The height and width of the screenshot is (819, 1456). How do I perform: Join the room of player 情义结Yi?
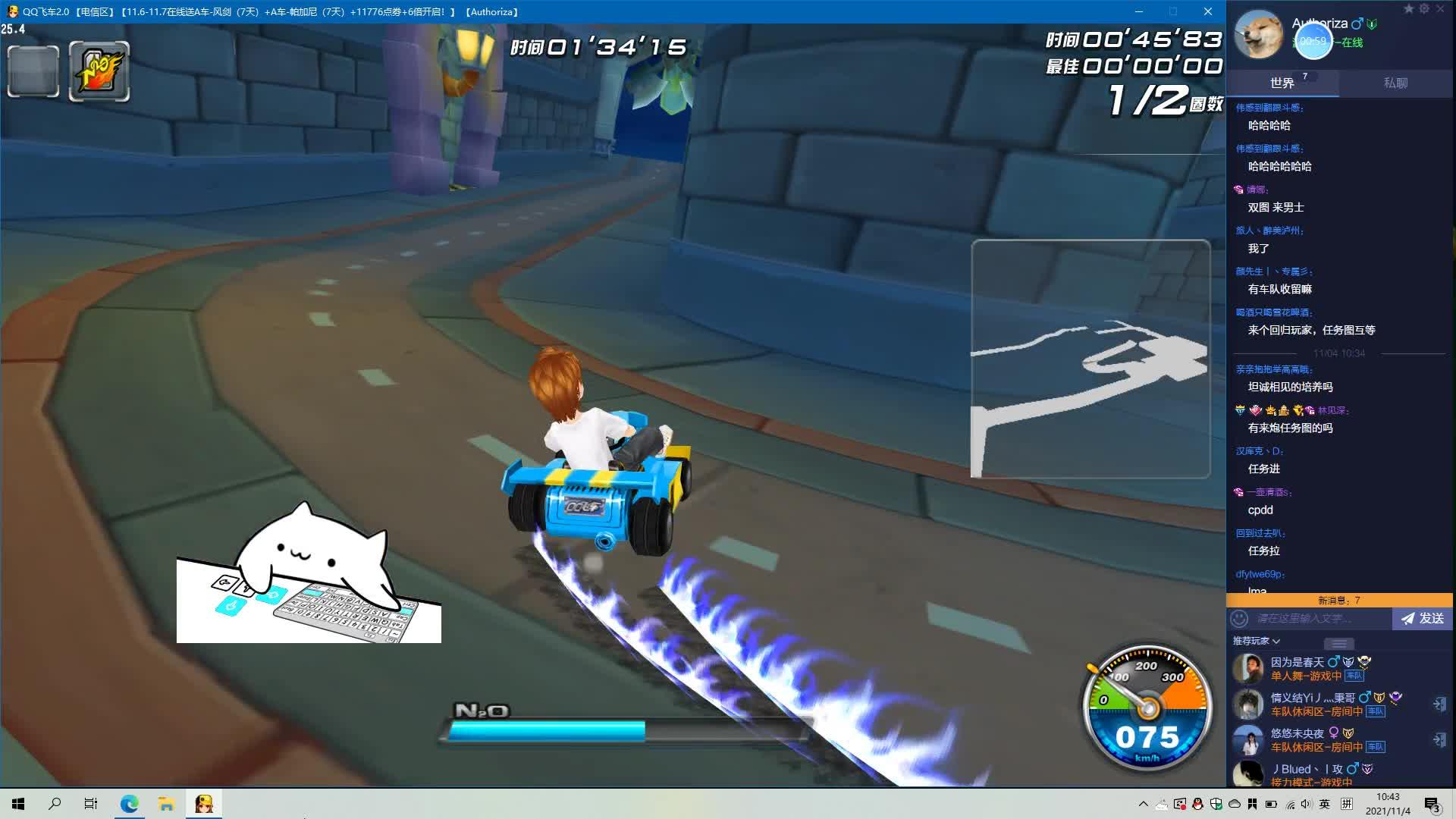click(1439, 704)
